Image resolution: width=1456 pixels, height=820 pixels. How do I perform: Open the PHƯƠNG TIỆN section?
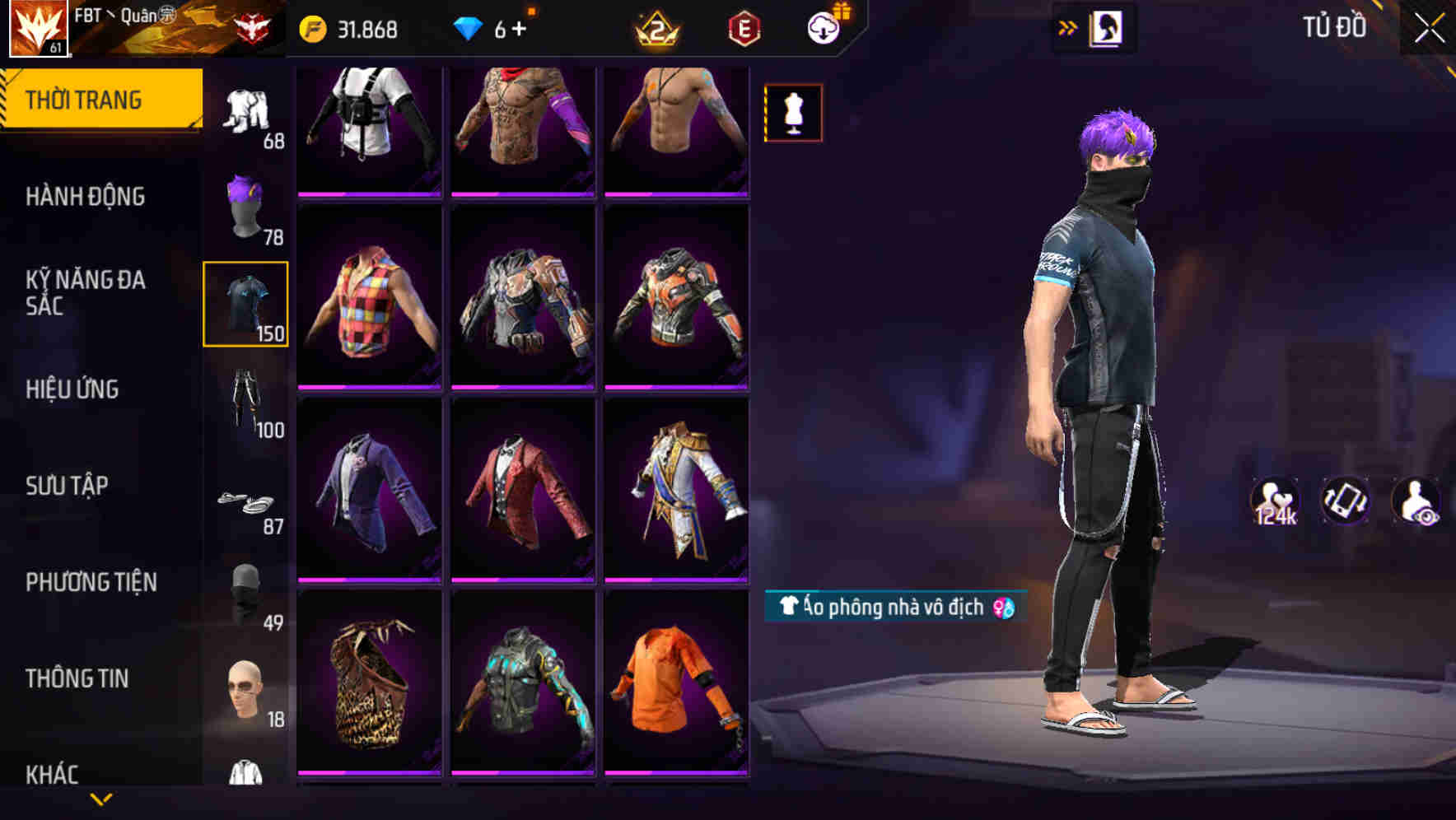point(91,581)
